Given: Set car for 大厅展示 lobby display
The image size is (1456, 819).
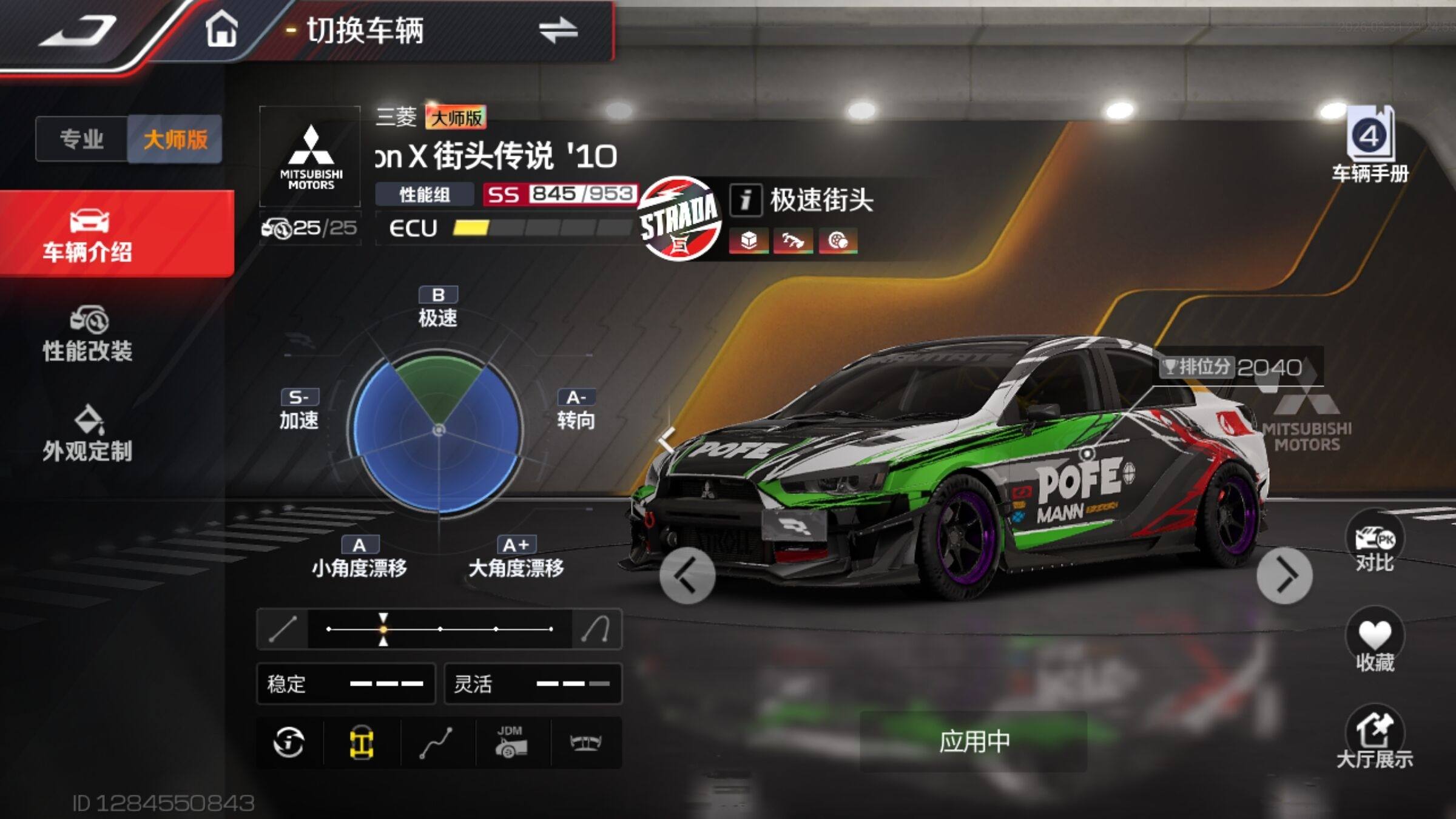Looking at the screenshot, I should (1374, 739).
